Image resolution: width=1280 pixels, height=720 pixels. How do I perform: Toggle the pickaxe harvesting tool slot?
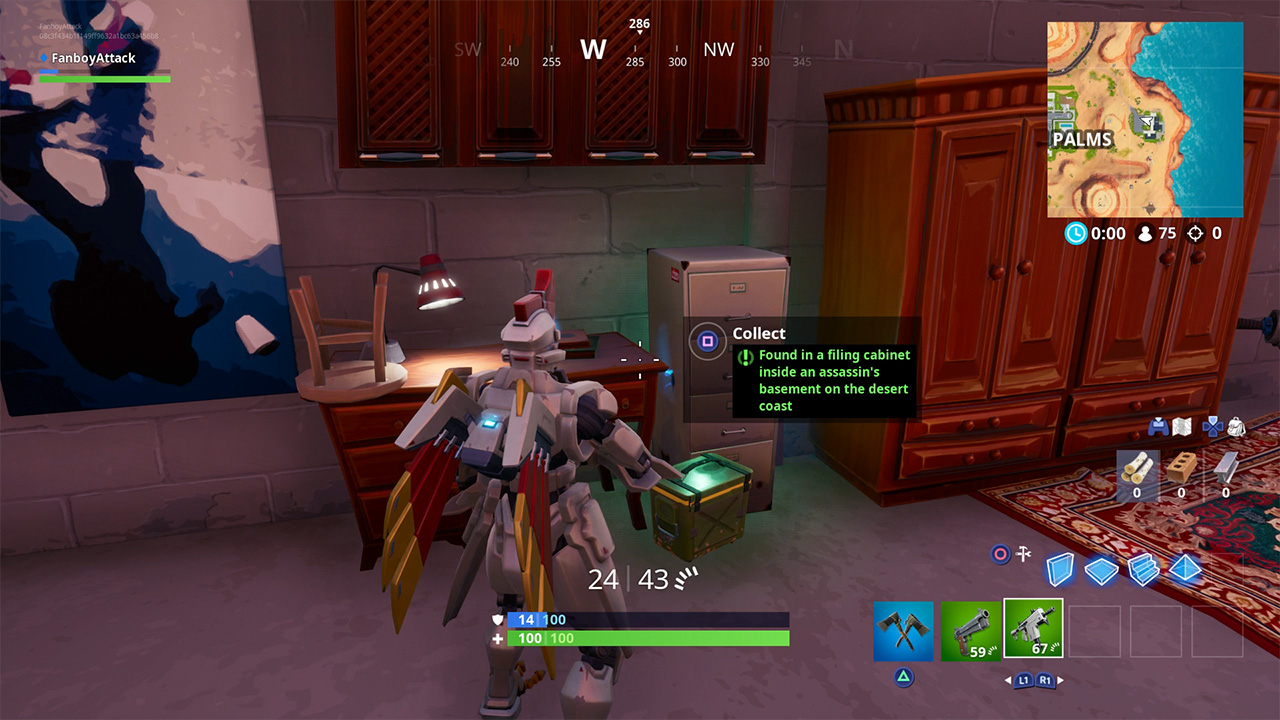905,630
